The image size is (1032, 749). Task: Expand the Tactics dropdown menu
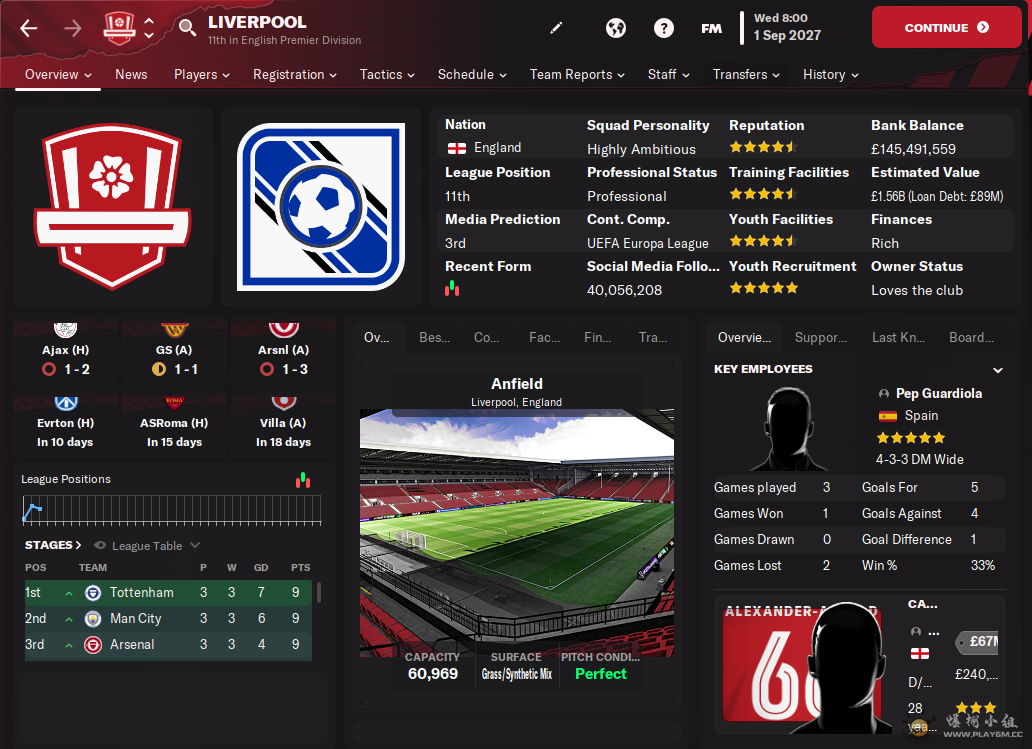pyautogui.click(x=387, y=74)
